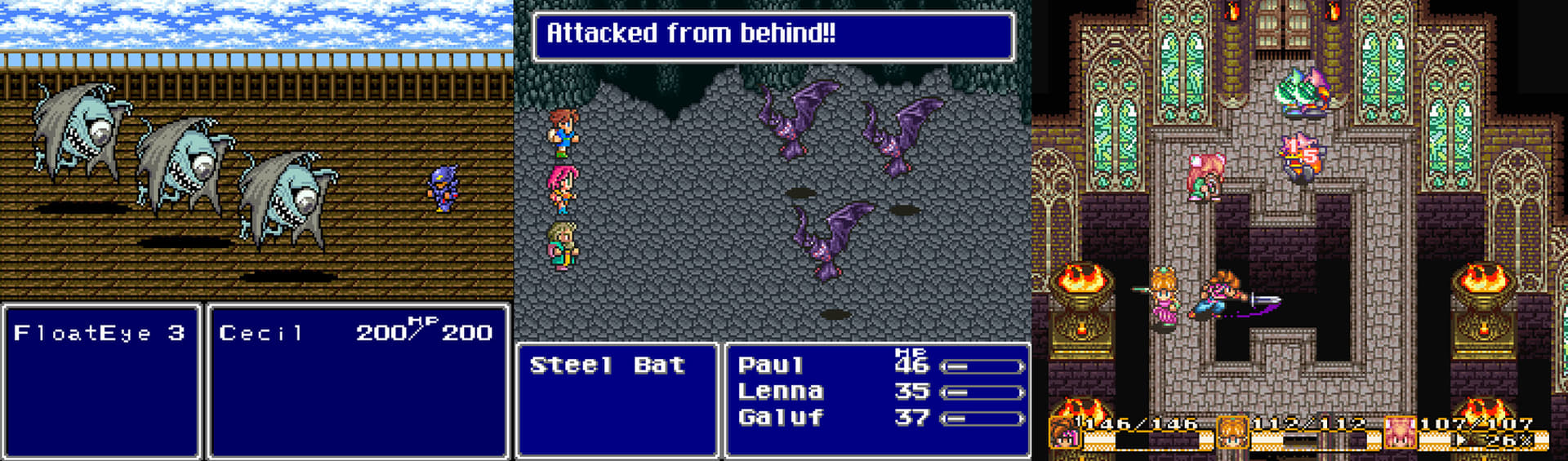Pick Galuf from the party list
Screen dimensions: 1568x461
780,418
